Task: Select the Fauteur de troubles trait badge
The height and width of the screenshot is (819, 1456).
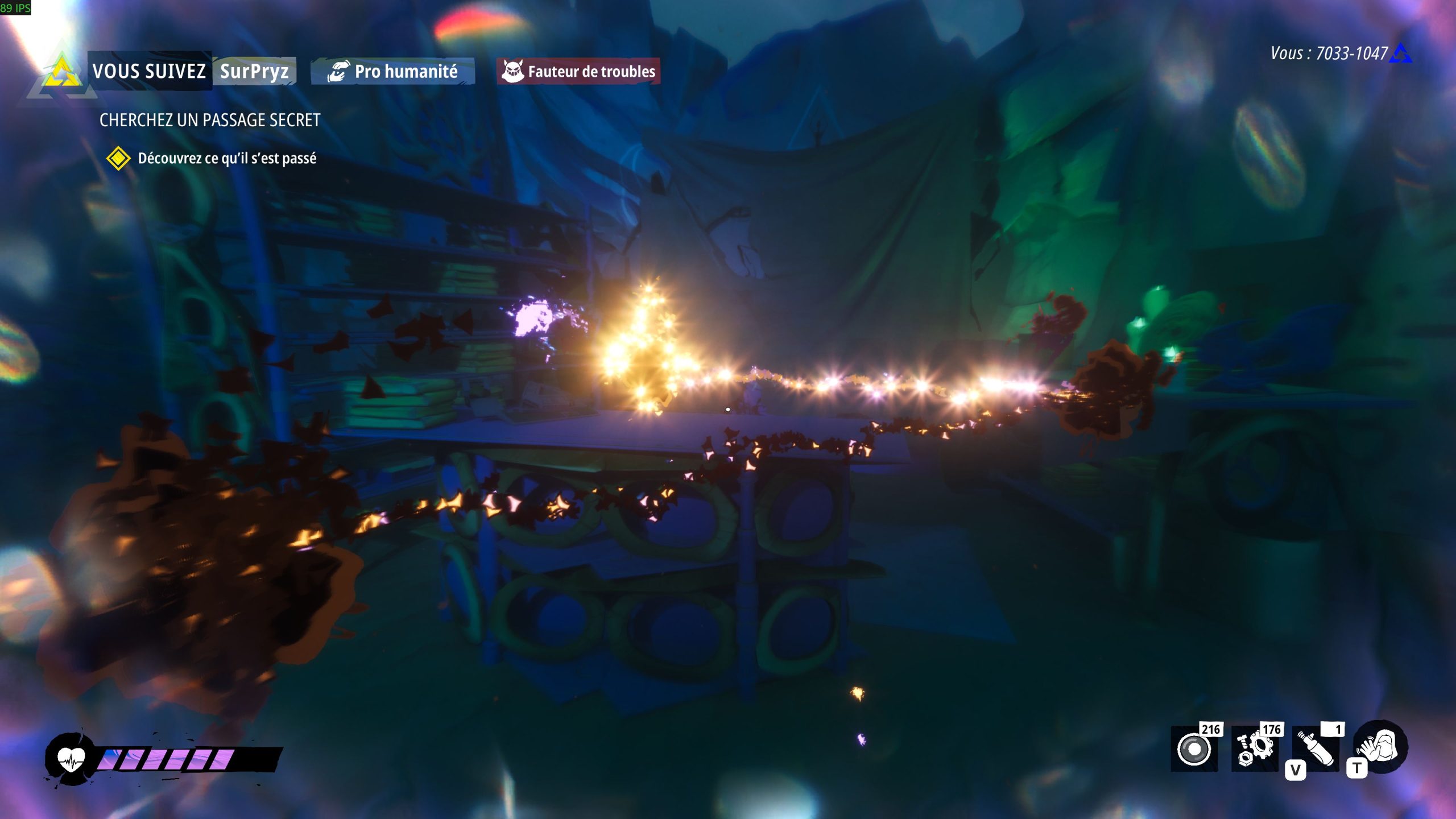Action: tap(578, 72)
